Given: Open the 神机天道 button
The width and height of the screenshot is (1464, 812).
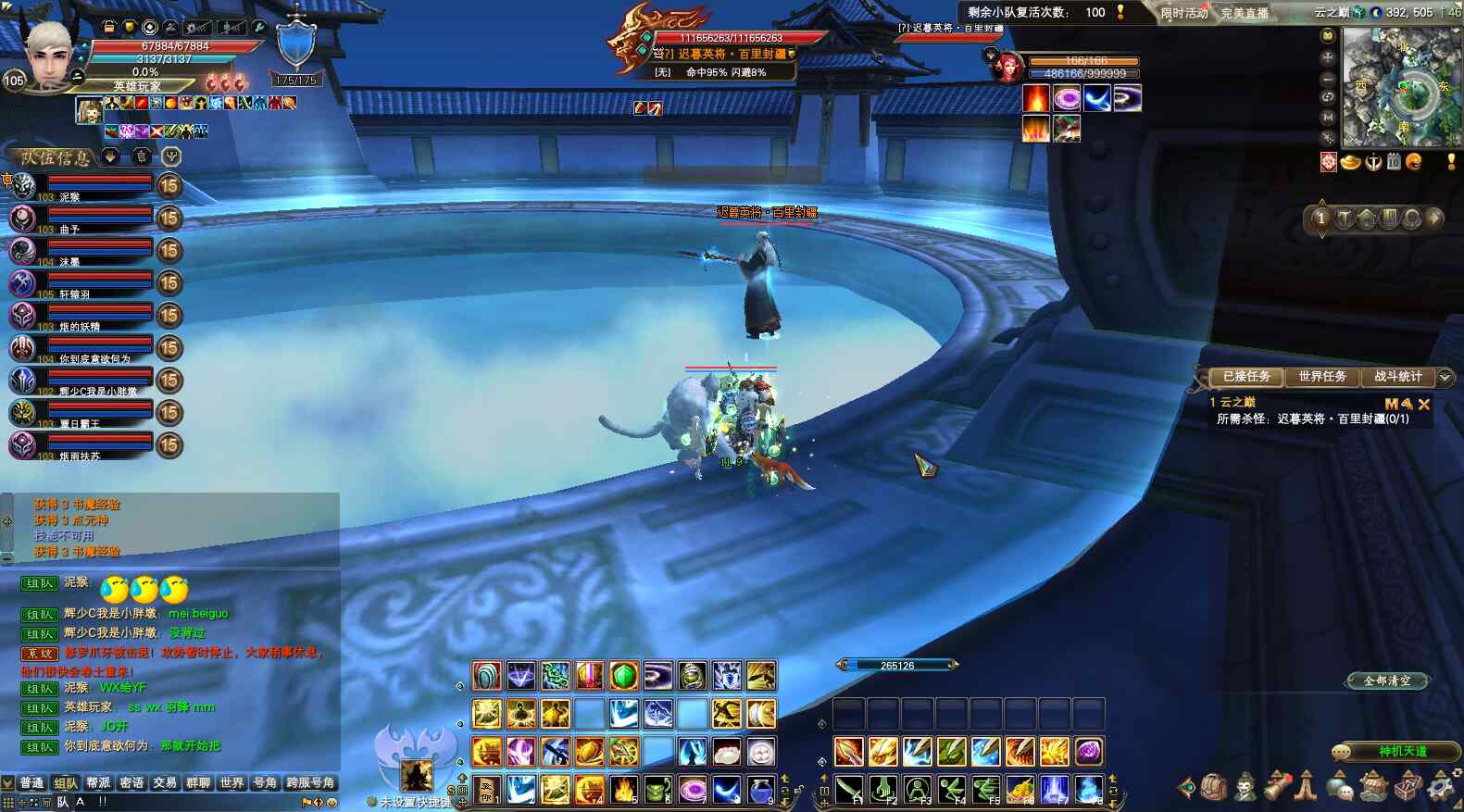Looking at the screenshot, I should click(x=1402, y=751).
